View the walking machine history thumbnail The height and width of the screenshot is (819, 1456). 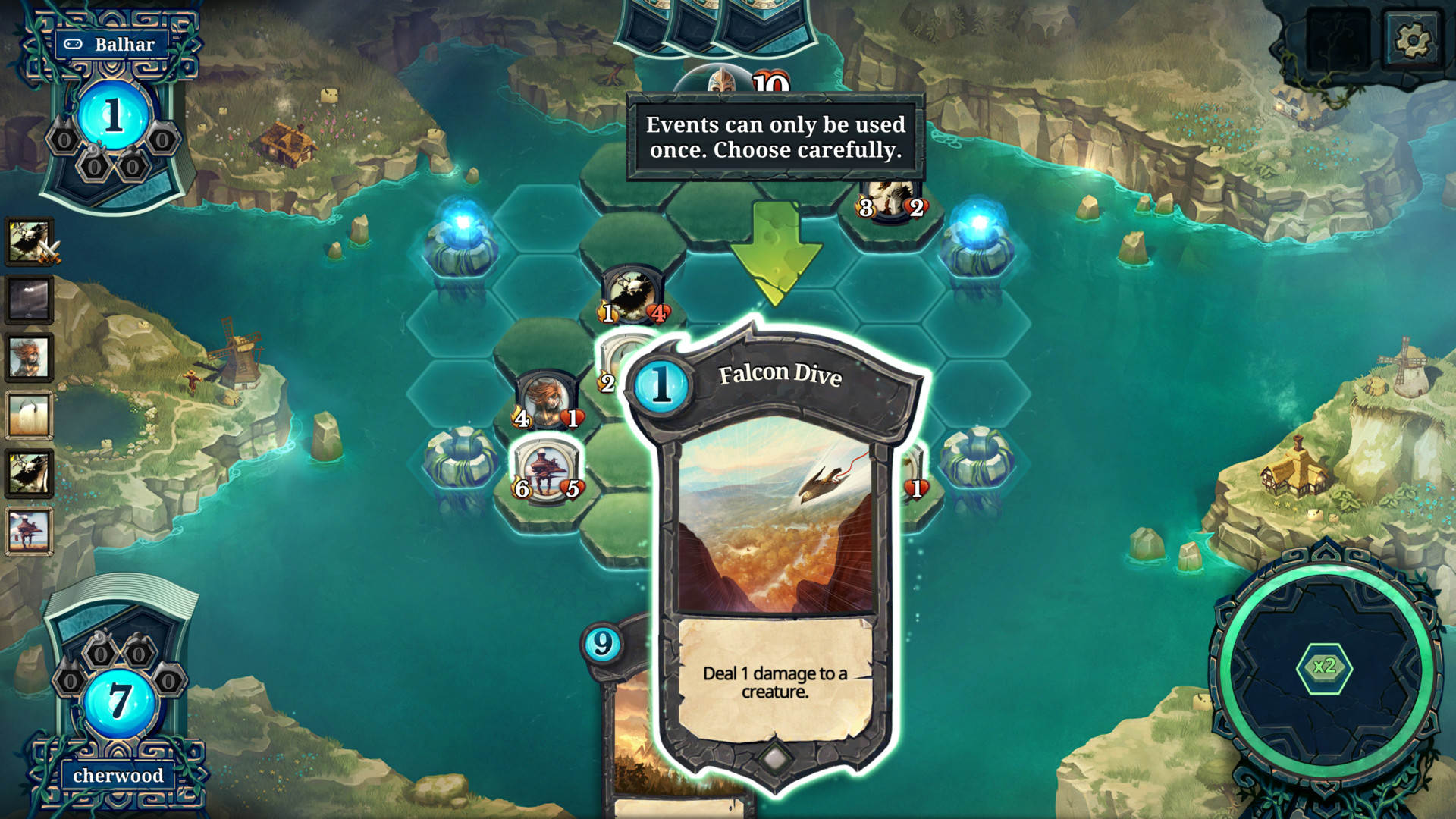(x=30, y=531)
